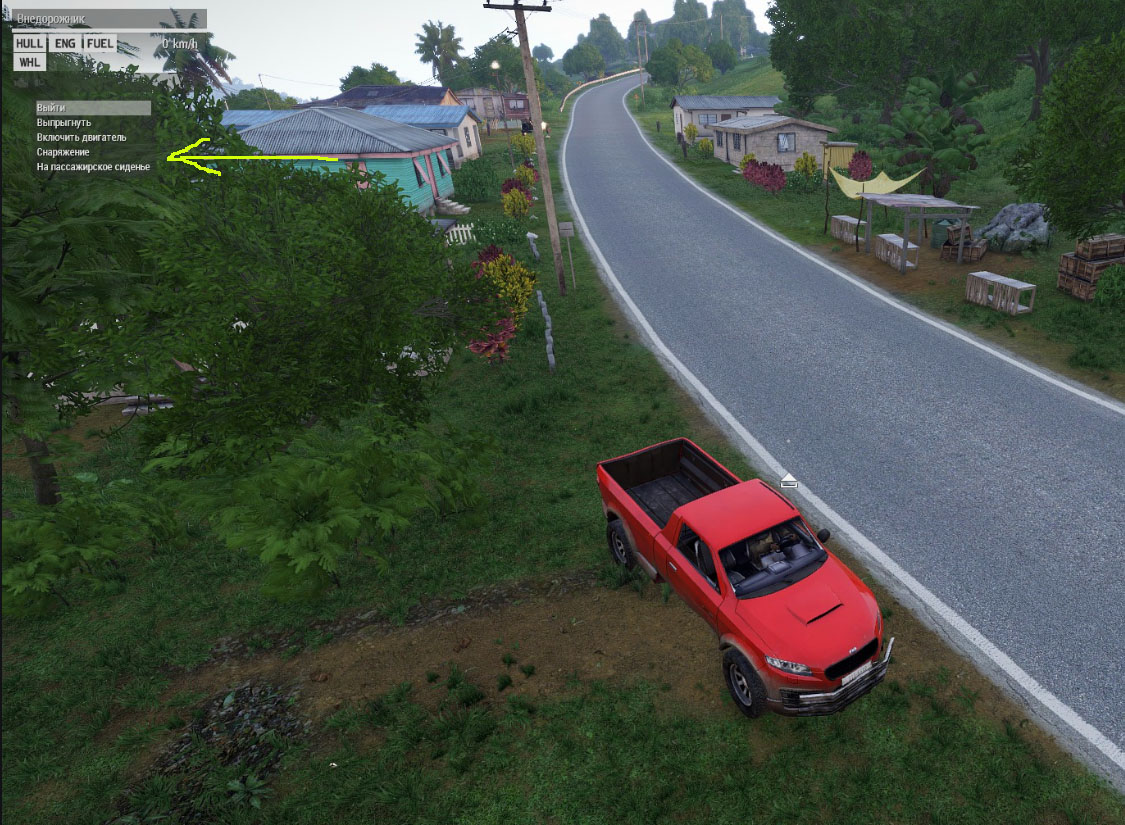Pick the На пассажирское сиденье option
1125x825 pixels.
pyautogui.click(x=93, y=167)
